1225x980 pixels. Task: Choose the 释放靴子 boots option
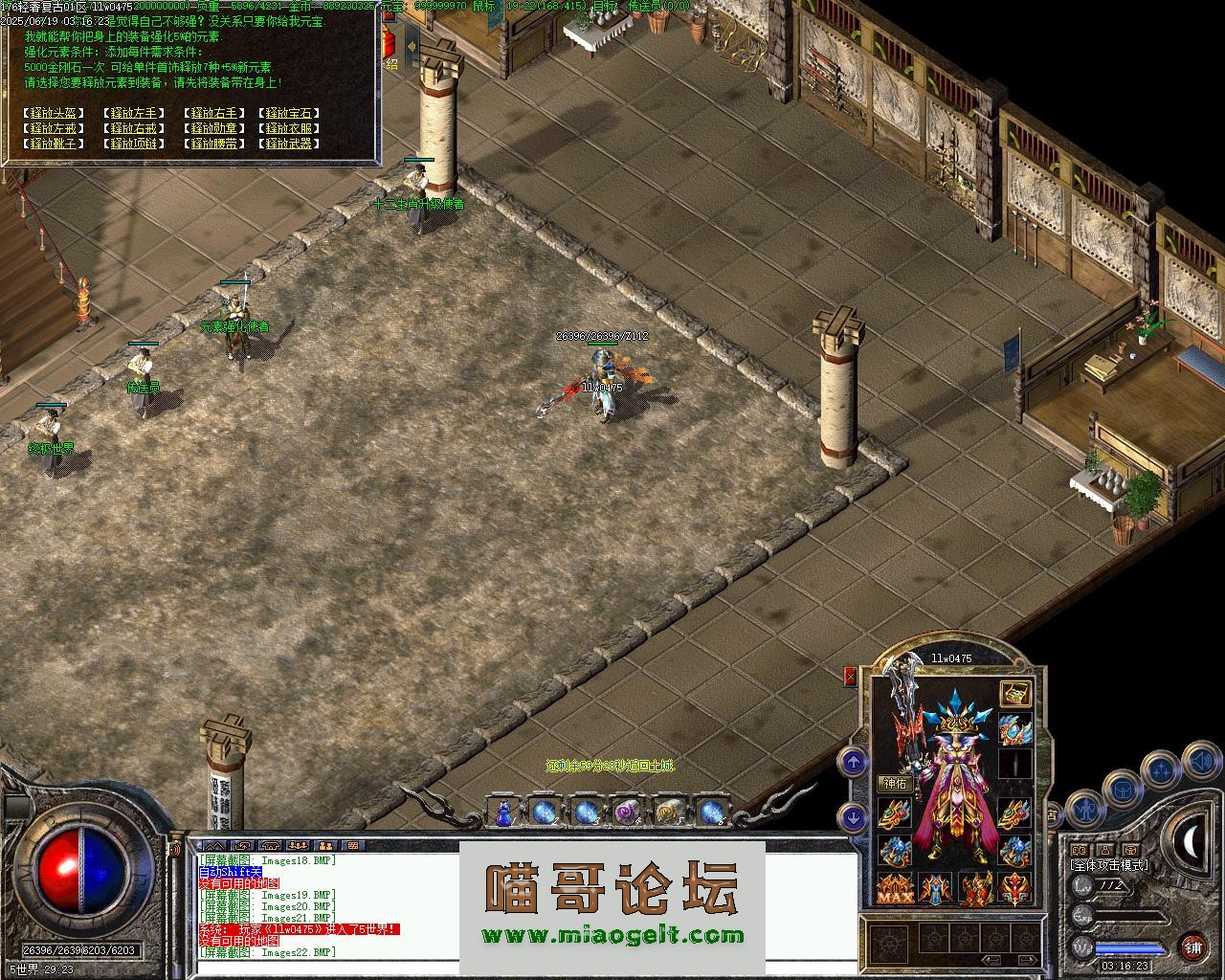54,144
